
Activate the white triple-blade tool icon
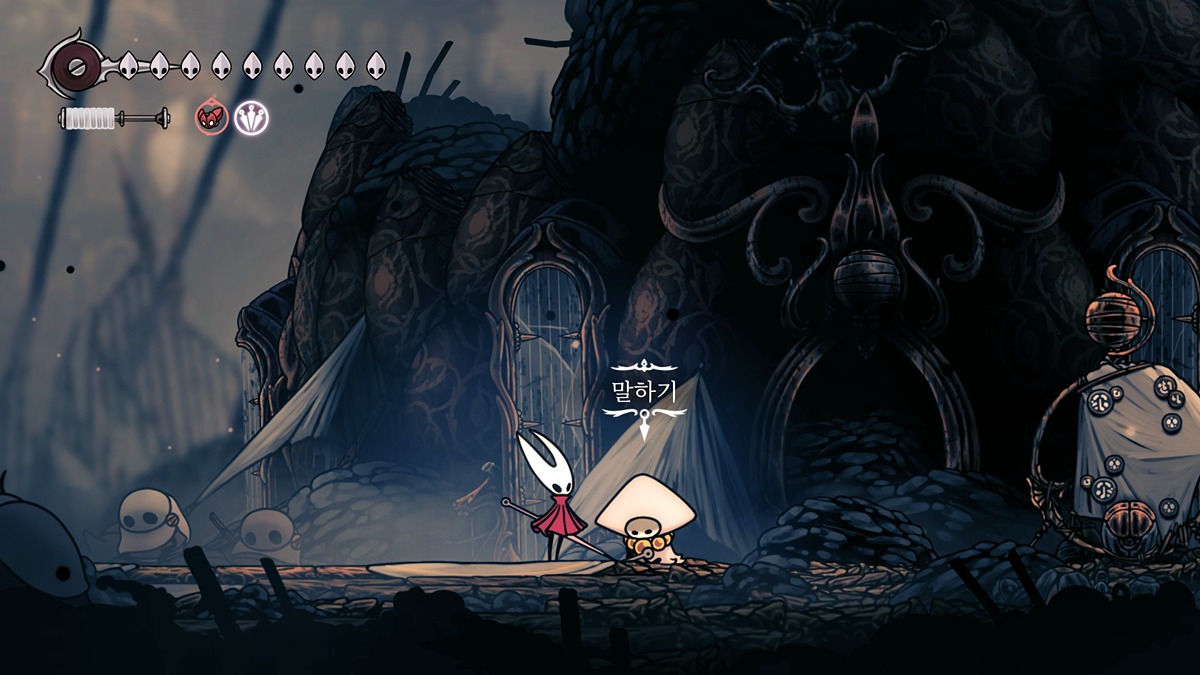pos(252,118)
